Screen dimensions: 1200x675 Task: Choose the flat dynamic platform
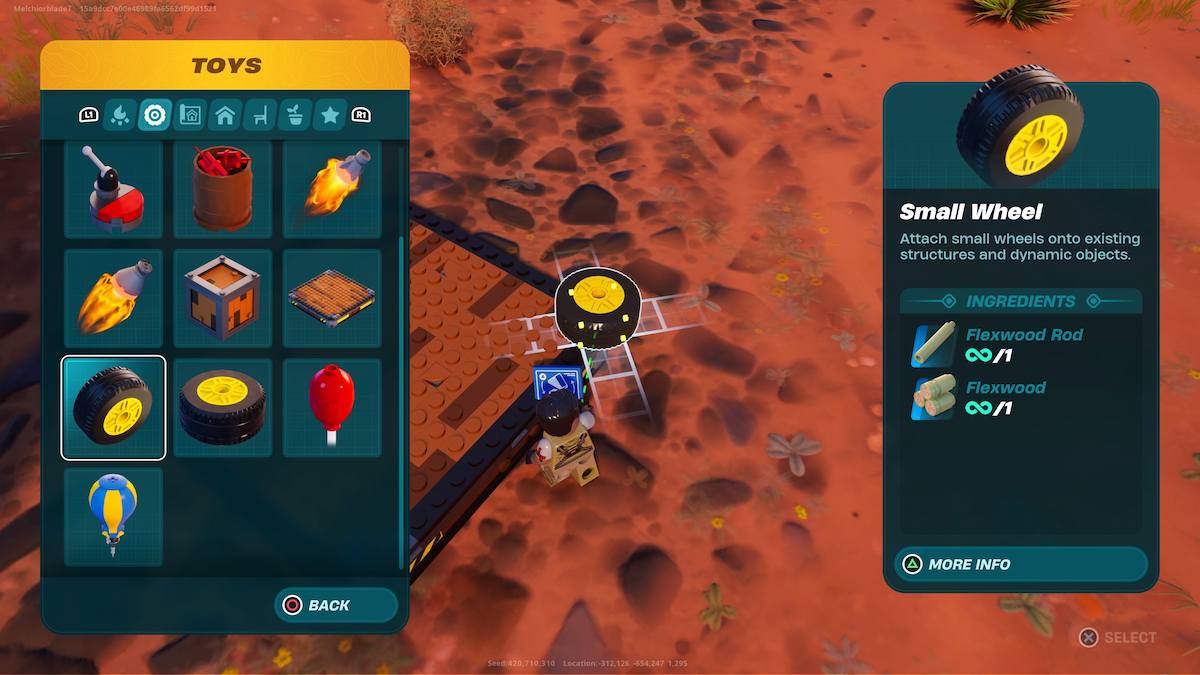(x=332, y=298)
